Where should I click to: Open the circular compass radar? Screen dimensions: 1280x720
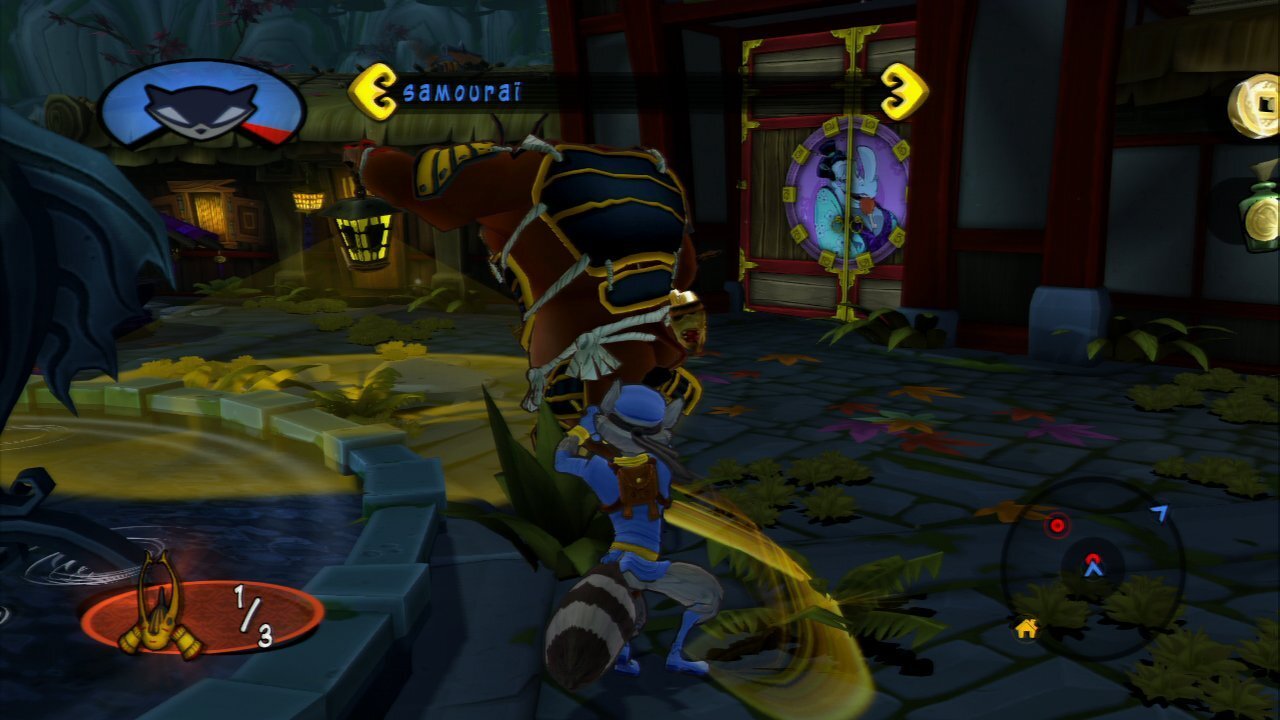pos(1093,568)
